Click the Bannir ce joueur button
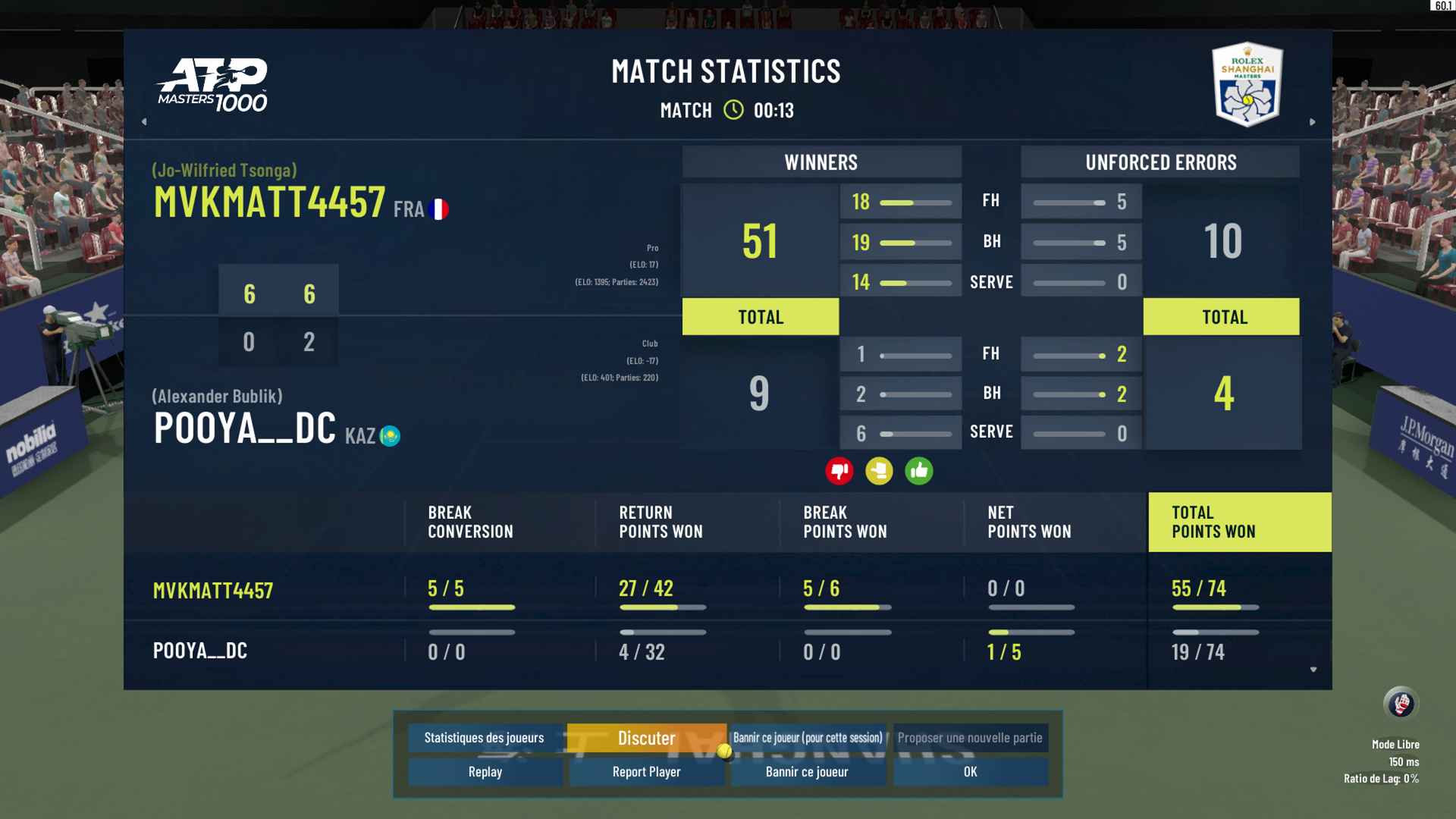 807,772
